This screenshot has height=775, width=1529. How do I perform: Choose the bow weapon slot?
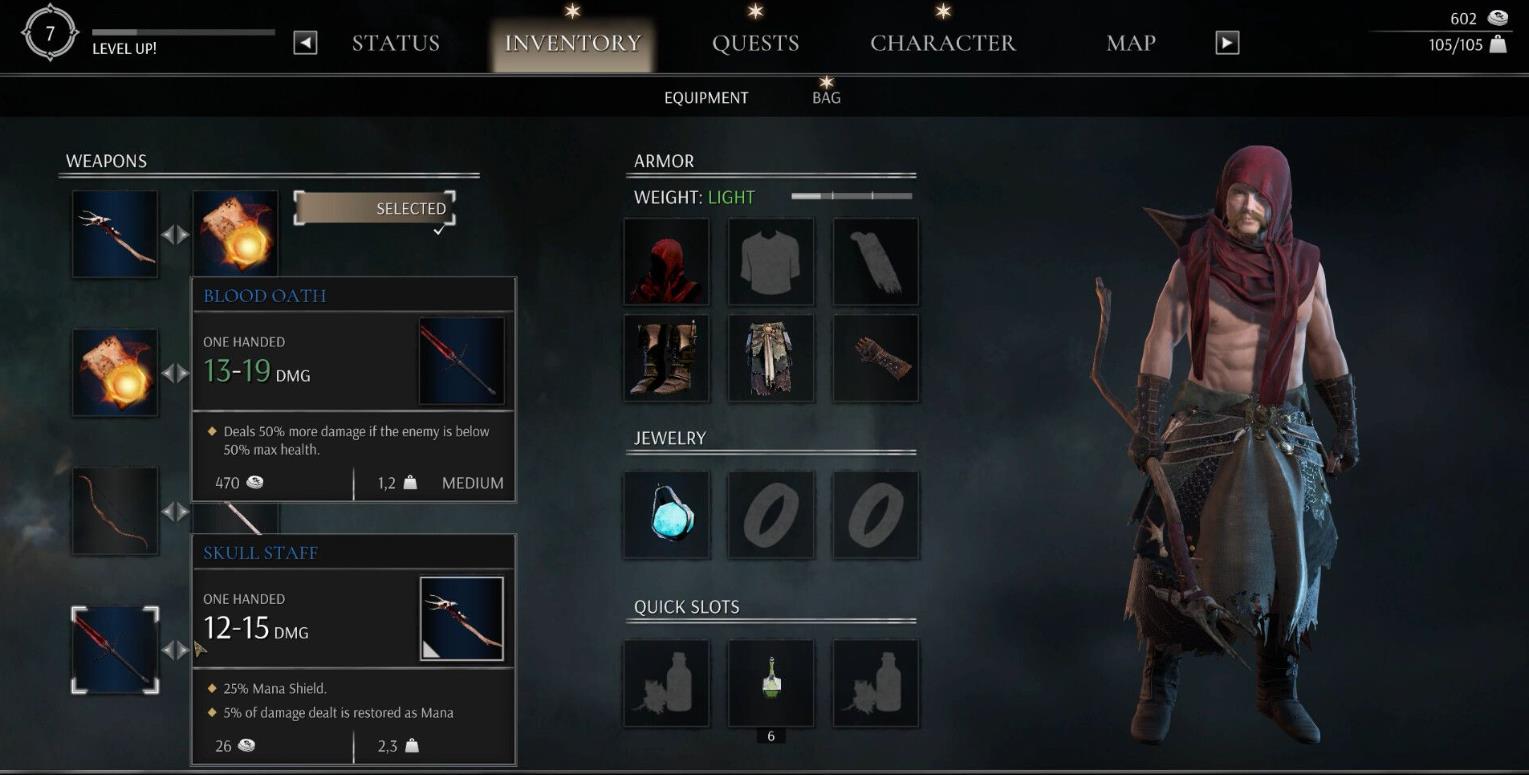115,511
